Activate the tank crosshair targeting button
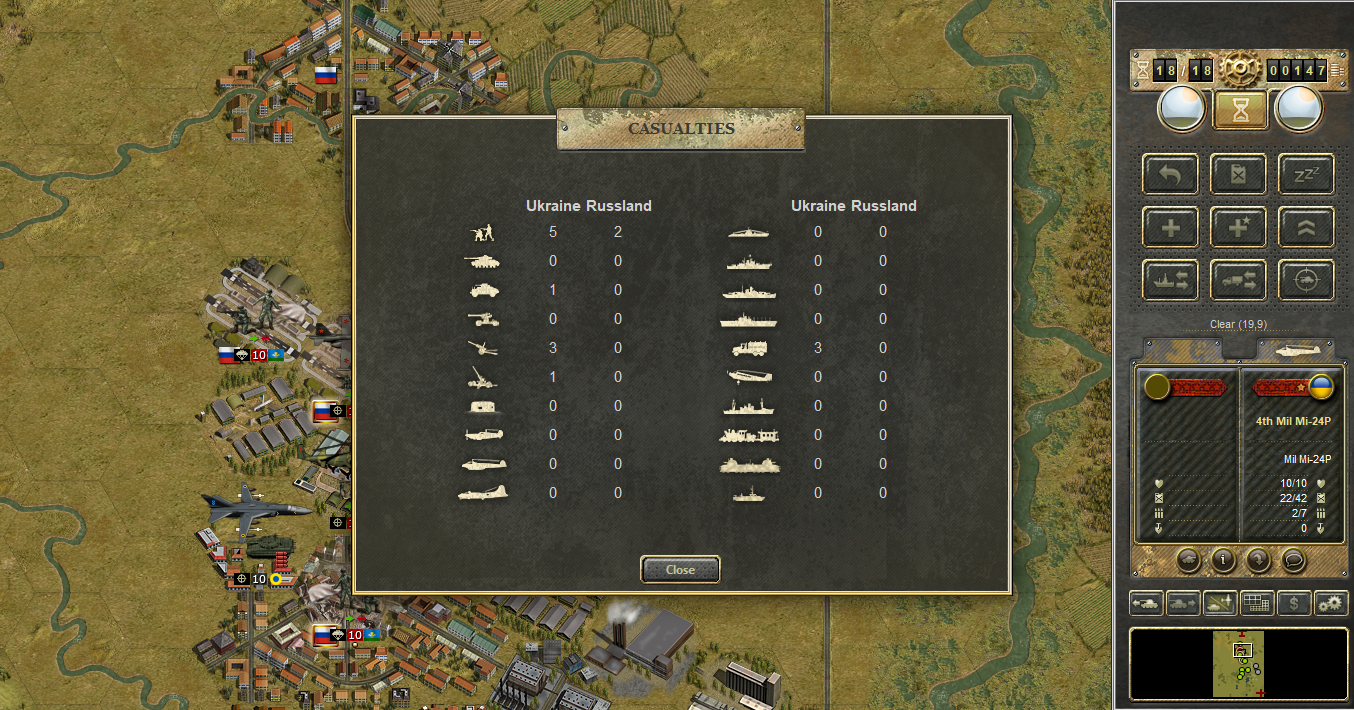This screenshot has width=1354, height=710. (1306, 280)
